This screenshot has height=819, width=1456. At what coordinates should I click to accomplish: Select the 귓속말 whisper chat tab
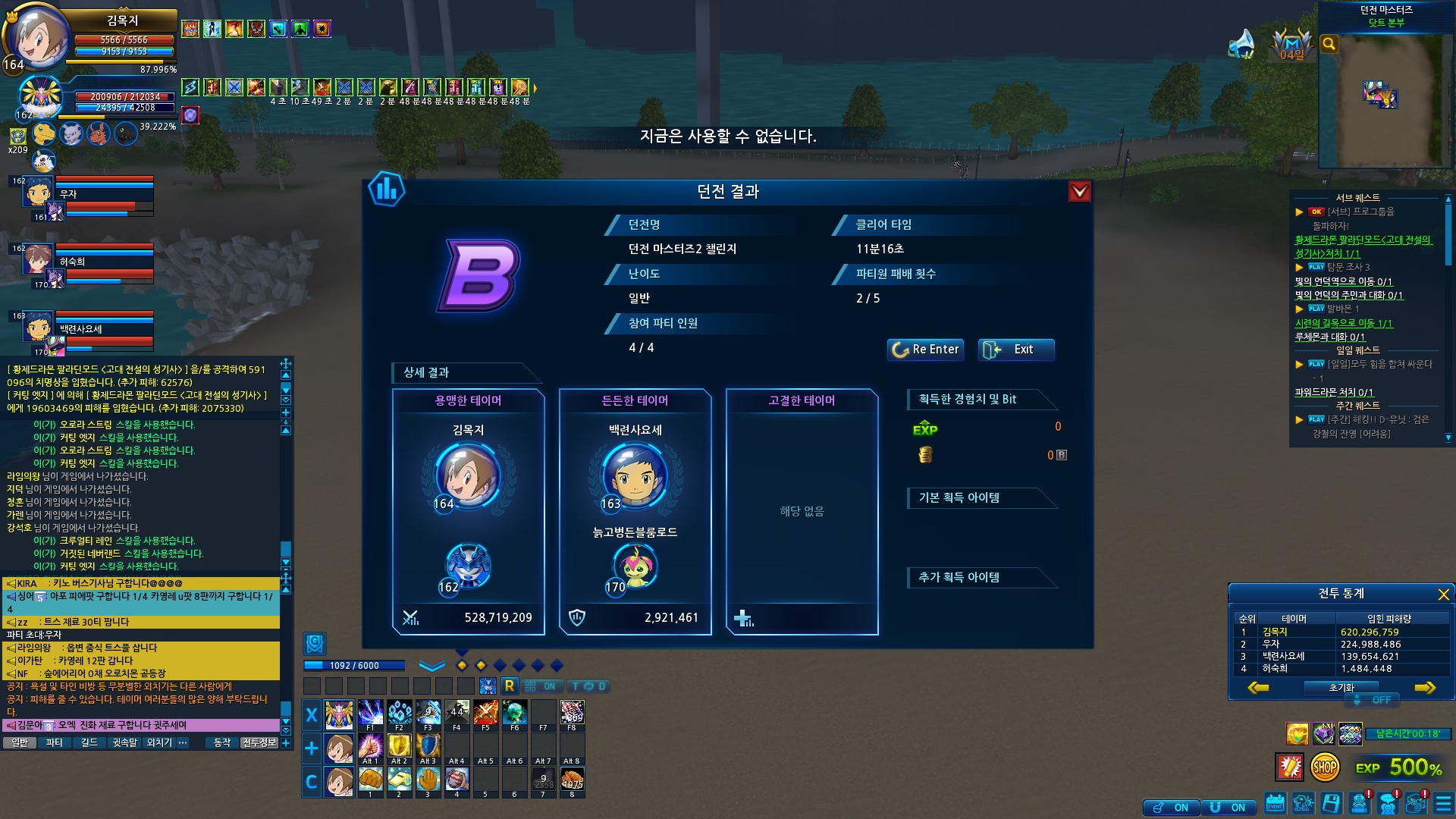[x=124, y=743]
